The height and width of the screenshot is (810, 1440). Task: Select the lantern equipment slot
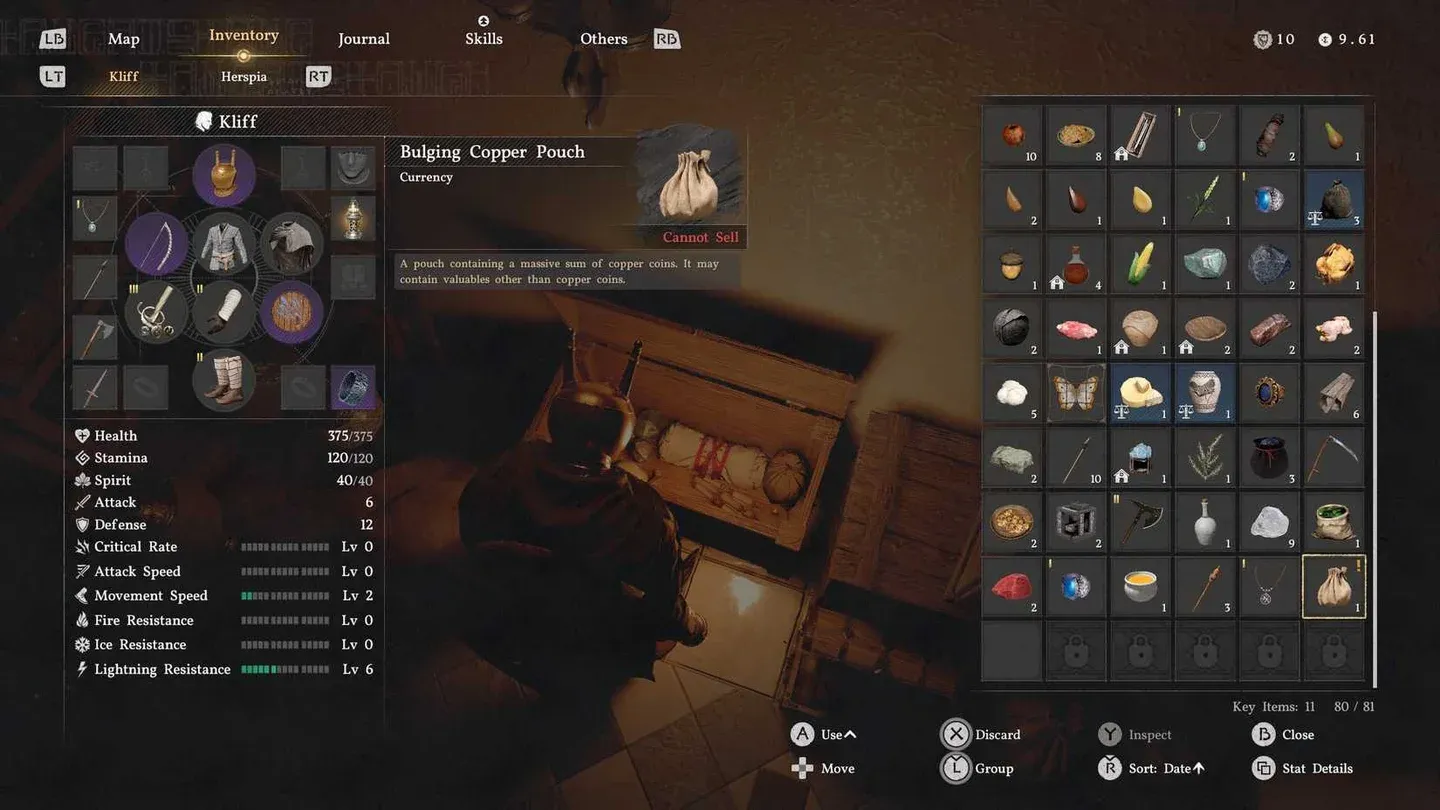(x=353, y=218)
